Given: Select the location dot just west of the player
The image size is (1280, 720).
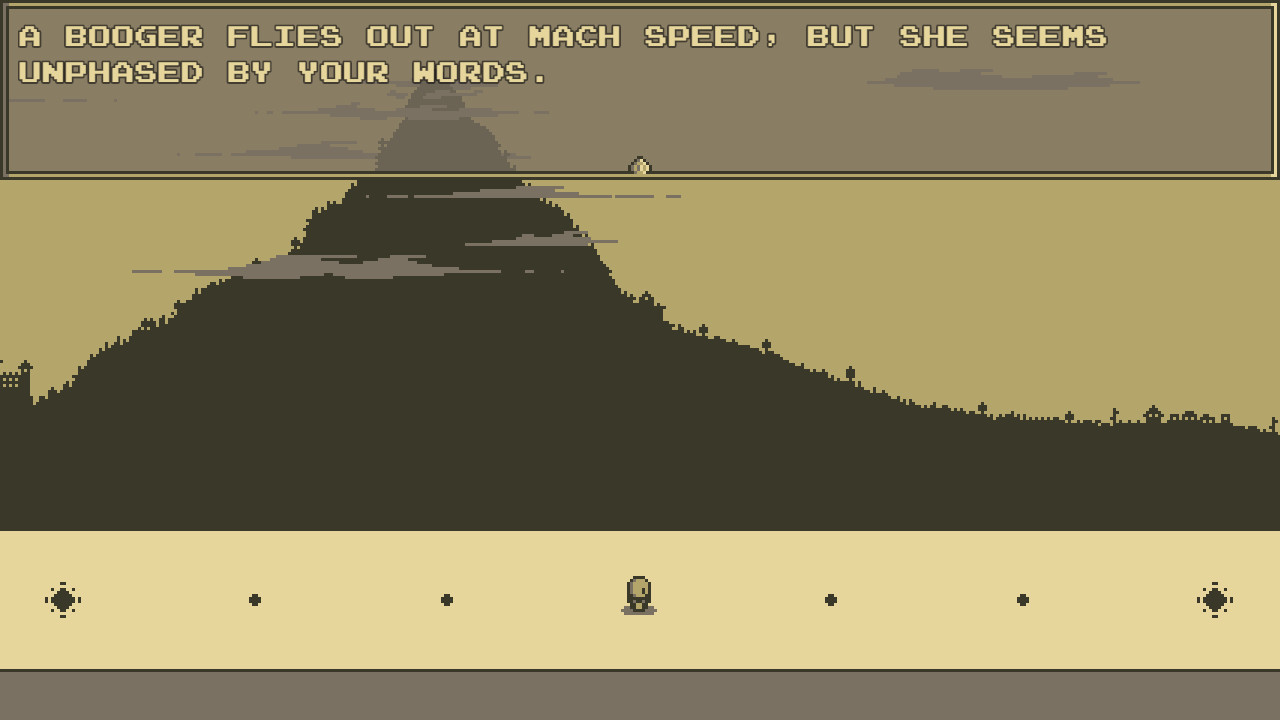Looking at the screenshot, I should [x=447, y=599].
